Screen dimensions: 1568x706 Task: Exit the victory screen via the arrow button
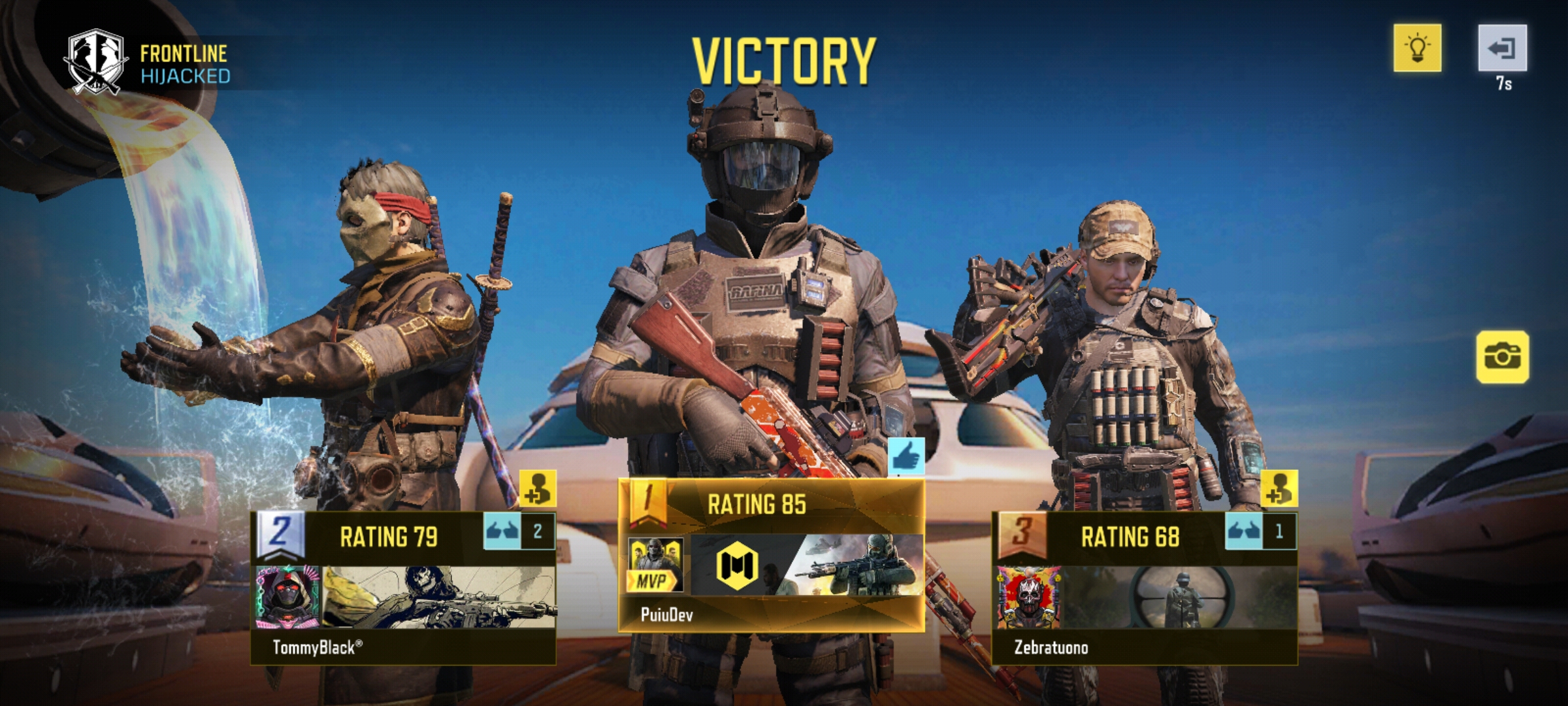tap(1502, 48)
